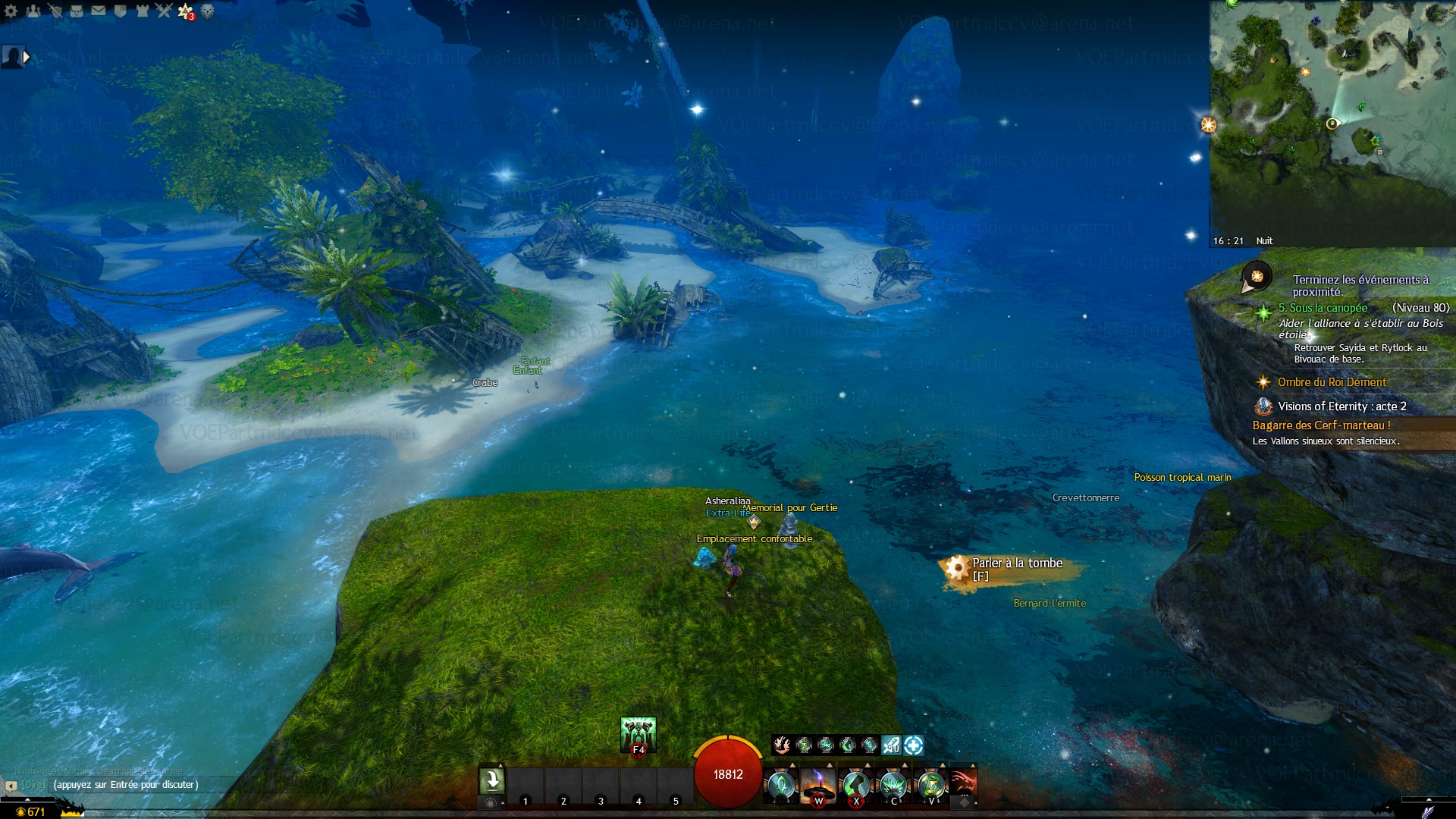Viewport: 1456px width, 819px height.
Task: Open the contacts and party panel
Action: (x=33, y=11)
